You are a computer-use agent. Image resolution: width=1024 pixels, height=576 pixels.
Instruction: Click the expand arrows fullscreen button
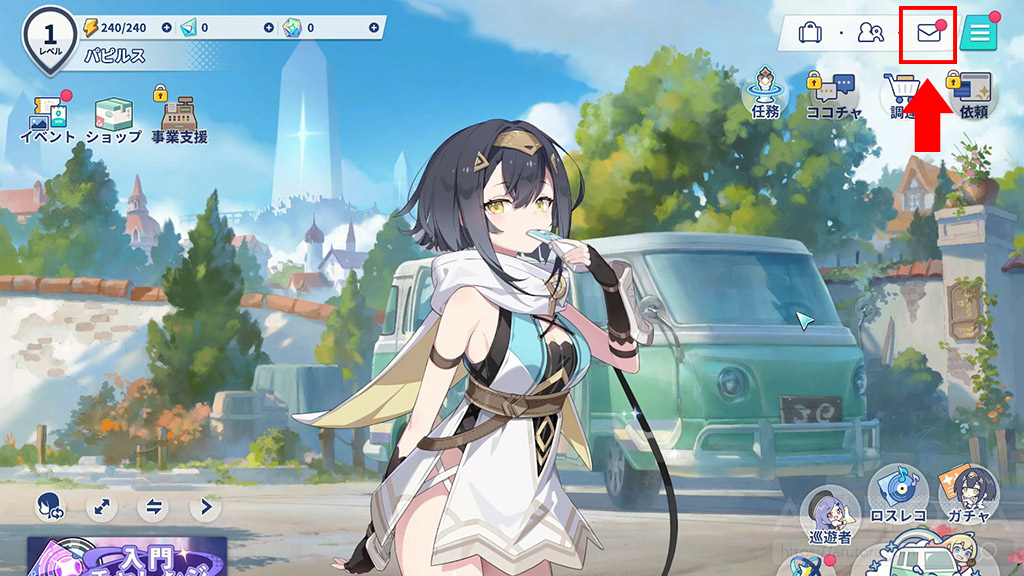(101, 507)
